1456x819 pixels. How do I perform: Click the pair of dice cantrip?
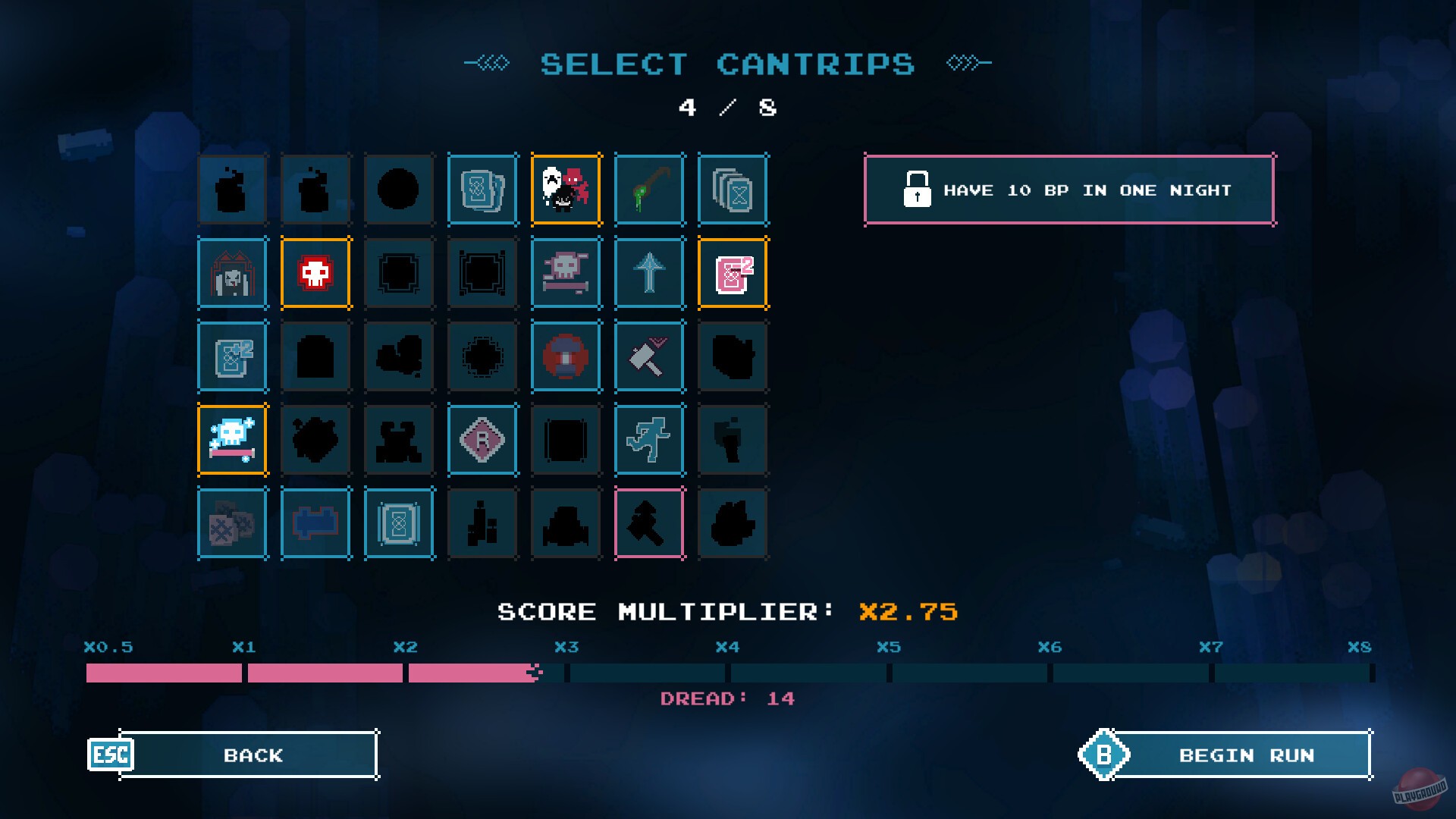233,523
